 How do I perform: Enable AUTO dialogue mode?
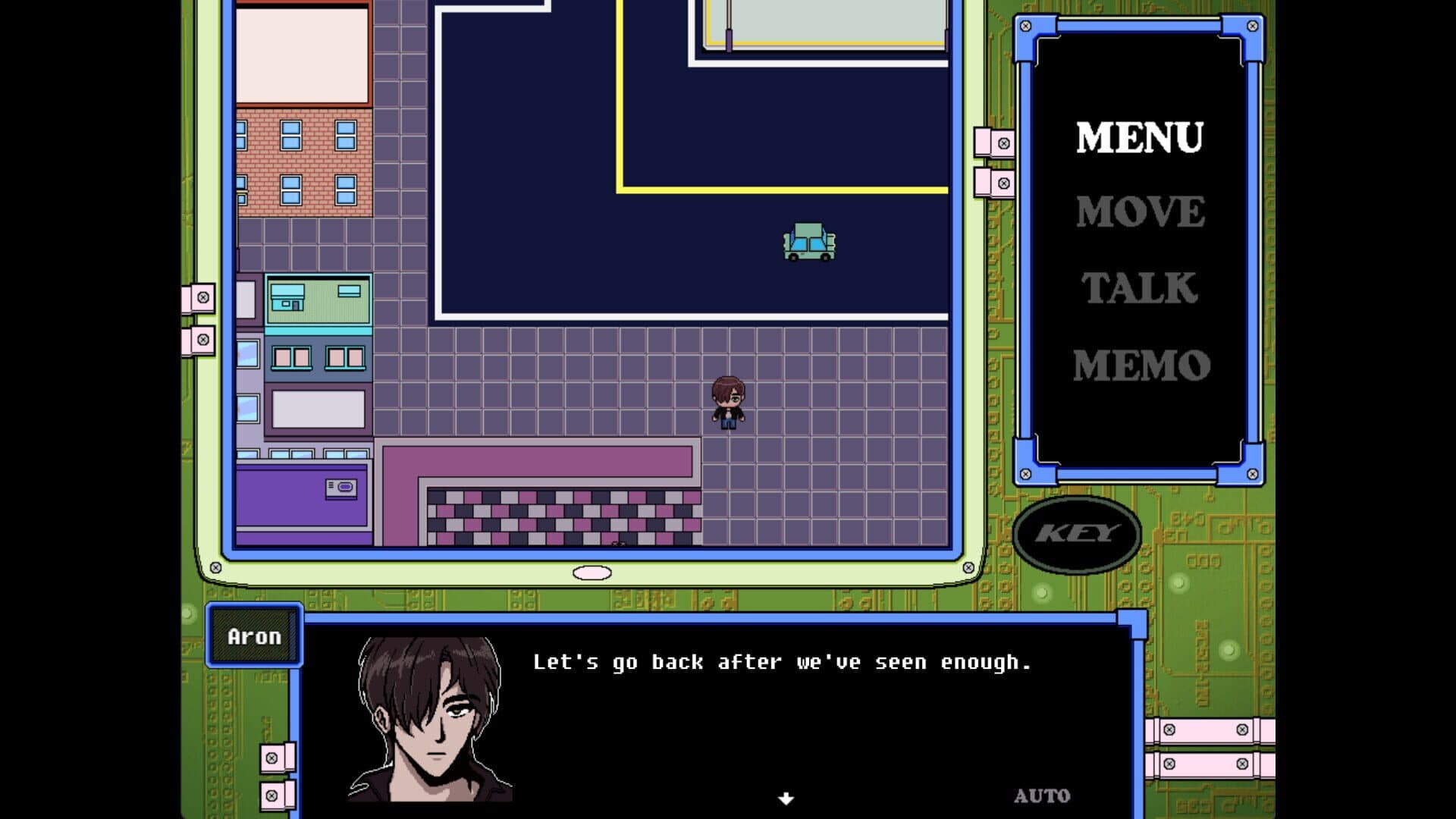coord(1041,795)
